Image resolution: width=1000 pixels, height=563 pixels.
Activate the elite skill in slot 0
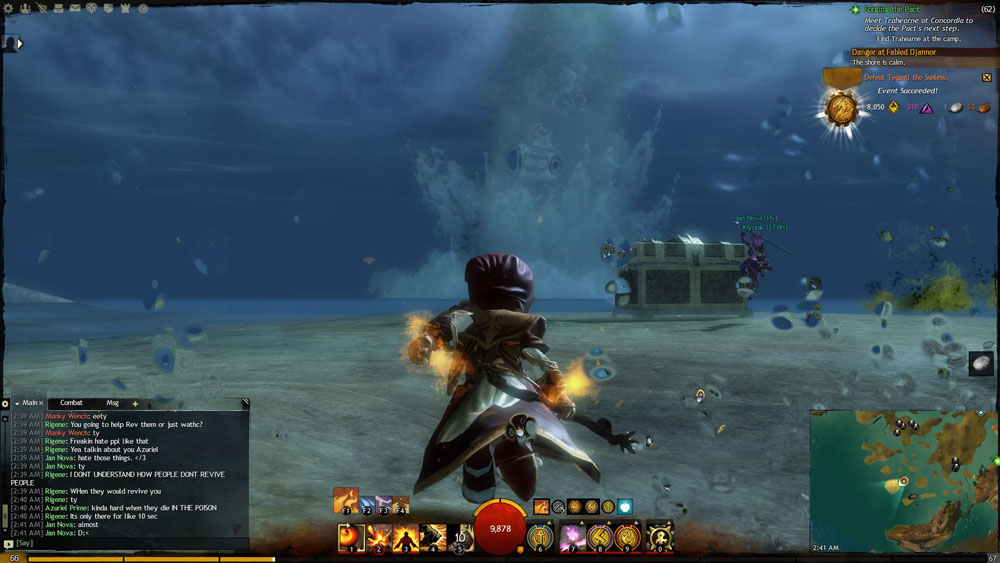click(659, 537)
